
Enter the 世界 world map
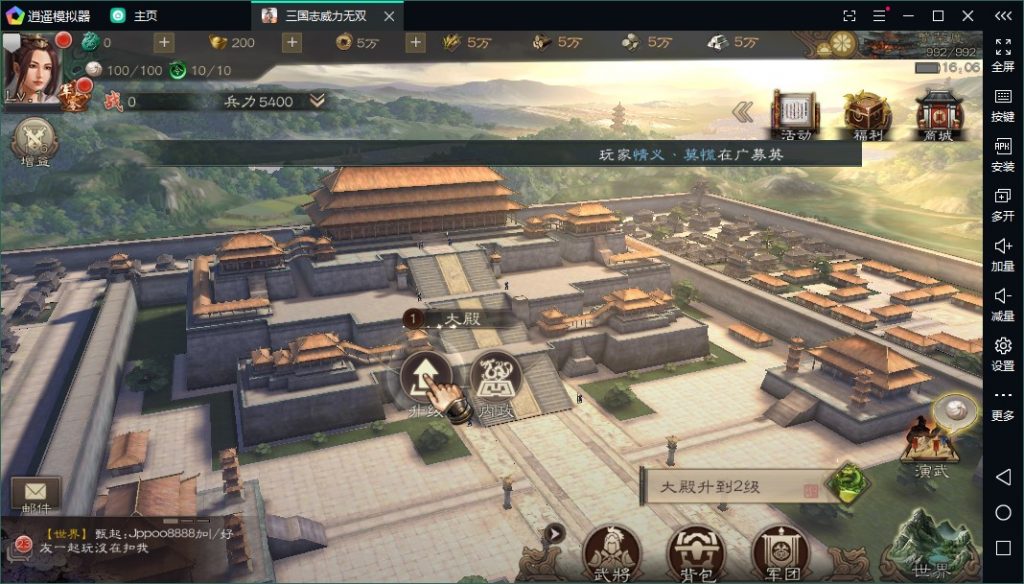tap(933, 547)
